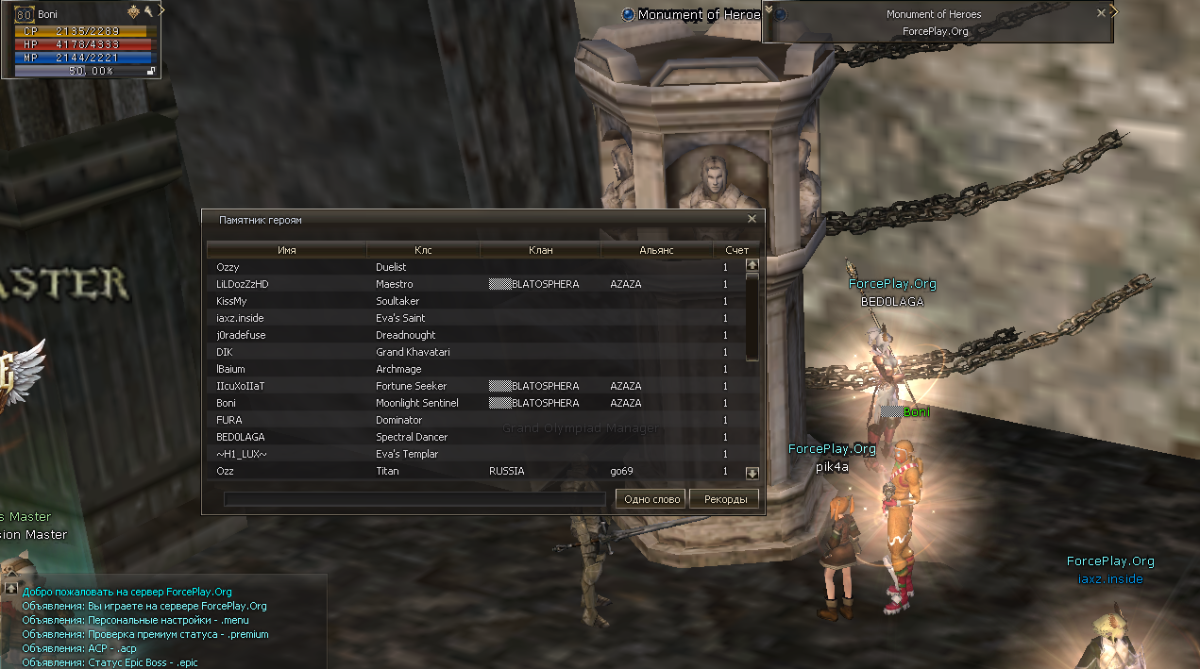The width and height of the screenshot is (1200, 669).
Task: Click the Одно слово button
Action: point(651,499)
